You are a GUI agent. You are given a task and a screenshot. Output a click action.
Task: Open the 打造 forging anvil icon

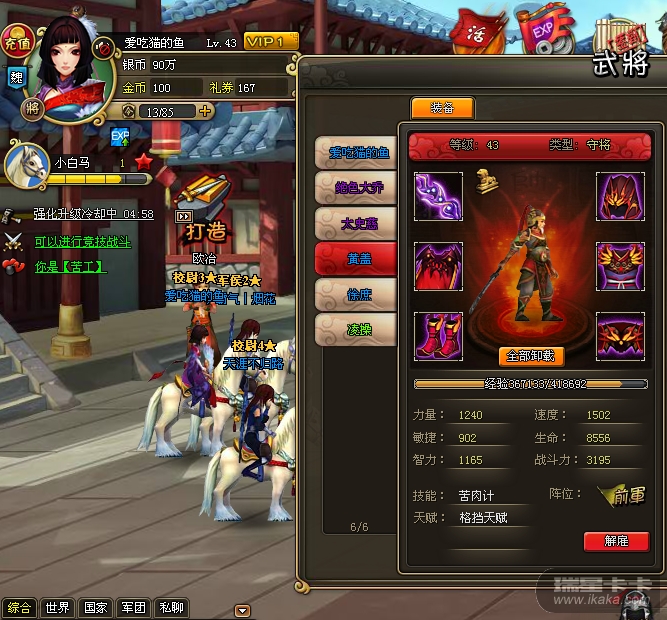[x=206, y=206]
